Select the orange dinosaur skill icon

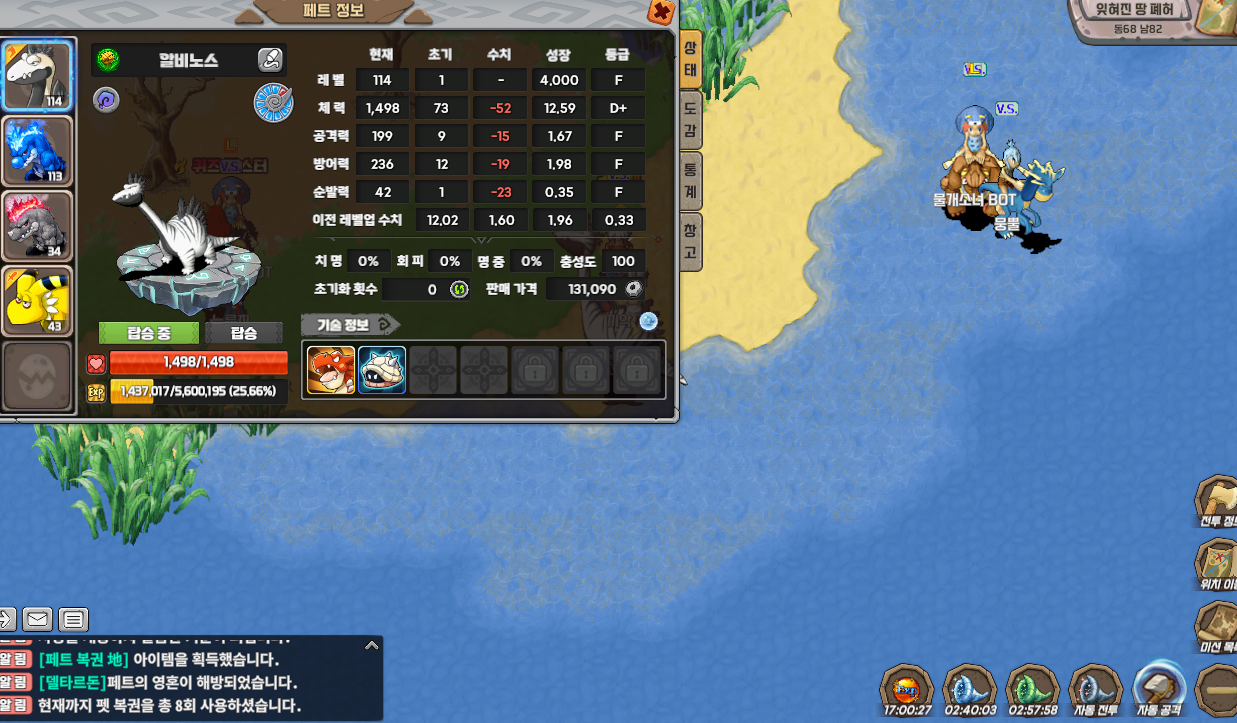[x=331, y=370]
